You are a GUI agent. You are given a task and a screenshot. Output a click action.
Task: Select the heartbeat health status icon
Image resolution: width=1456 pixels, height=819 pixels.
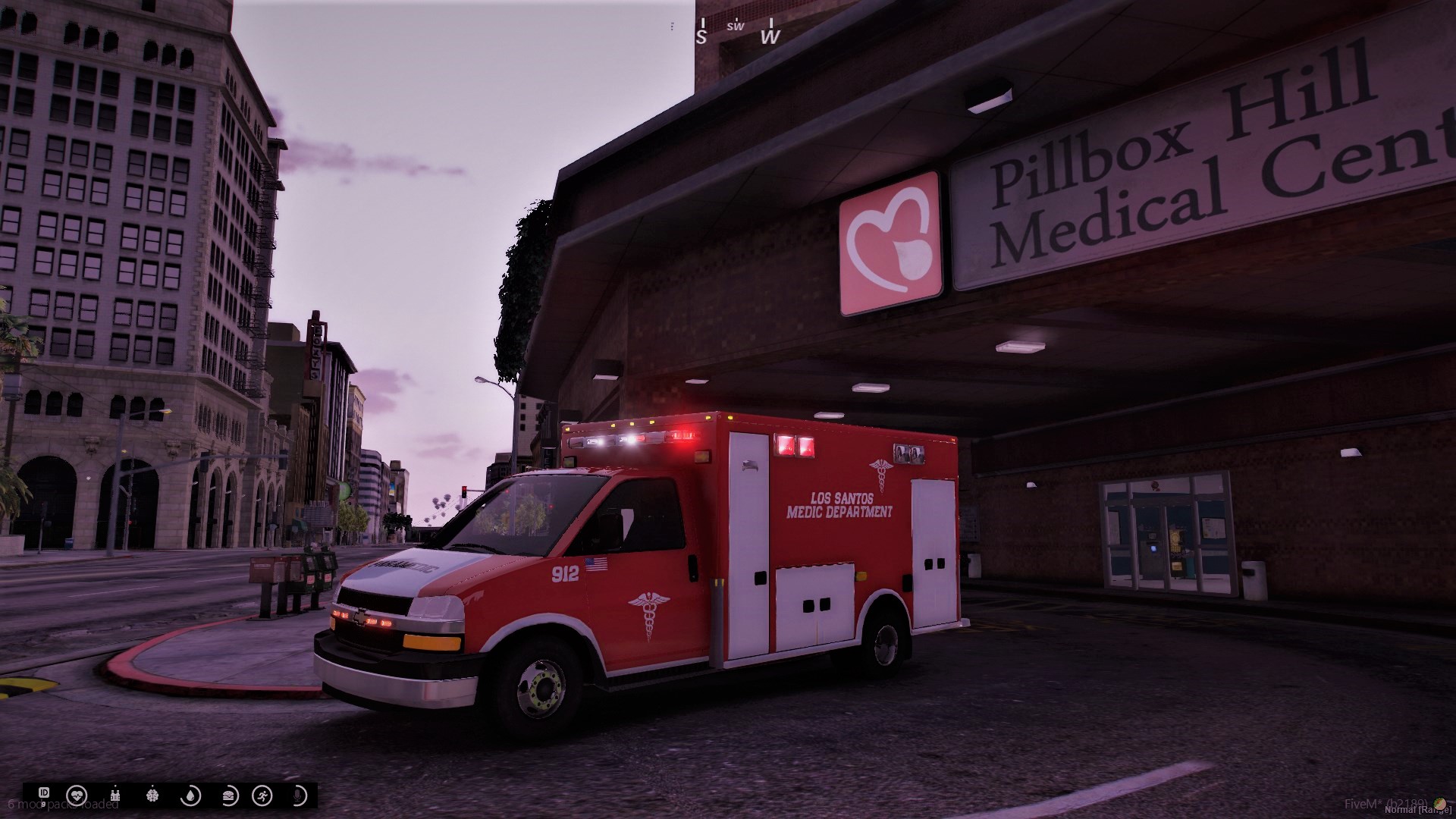[x=77, y=795]
